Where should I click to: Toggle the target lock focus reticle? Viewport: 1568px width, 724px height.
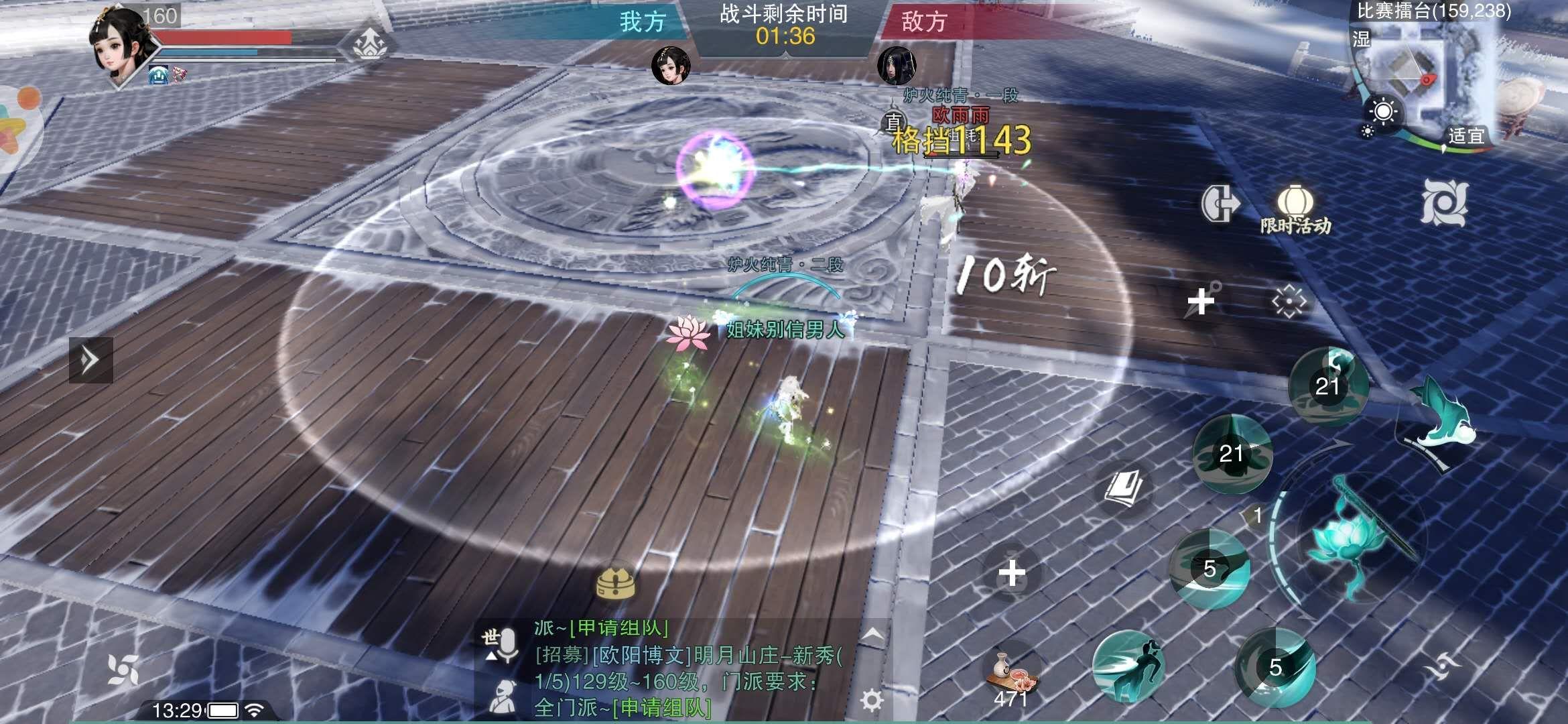point(1290,302)
